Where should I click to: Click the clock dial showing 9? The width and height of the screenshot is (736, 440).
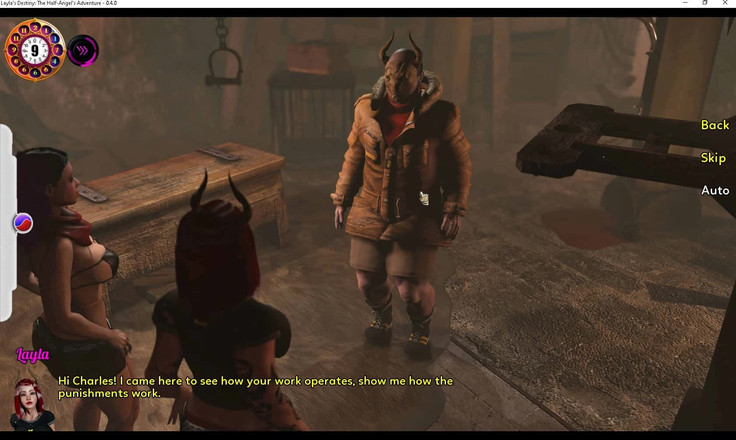click(x=34, y=49)
